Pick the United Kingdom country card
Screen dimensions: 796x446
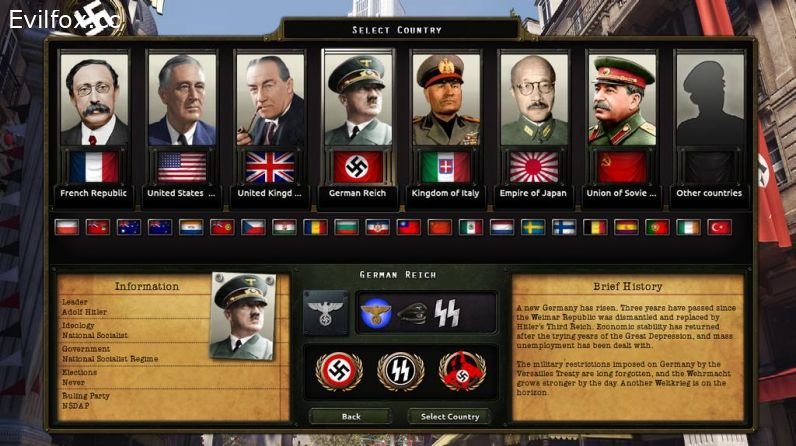[x=270, y=100]
